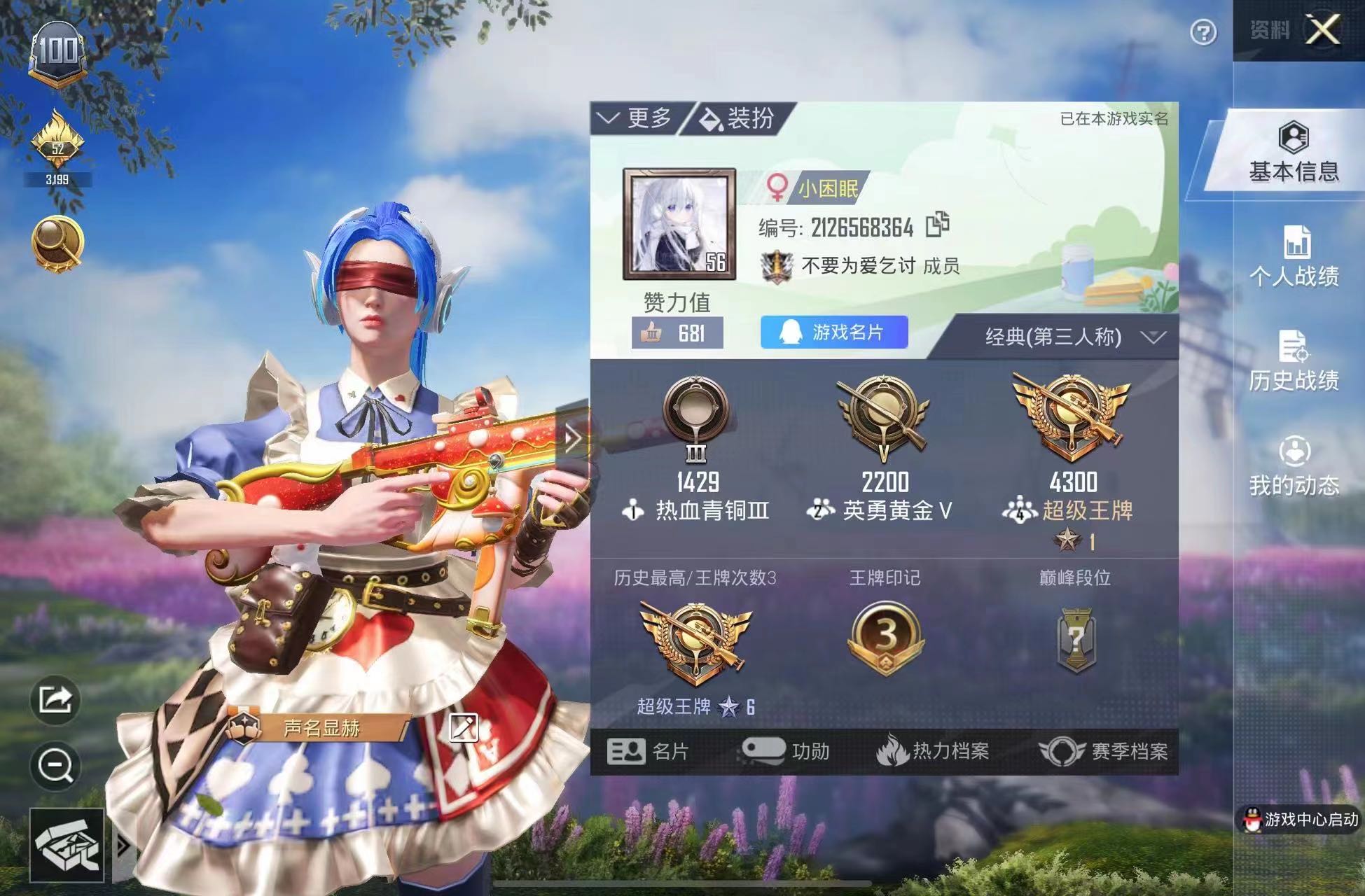1365x896 pixels.
Task: Edit the 声名显赫 title with pencil icon
Action: click(463, 727)
